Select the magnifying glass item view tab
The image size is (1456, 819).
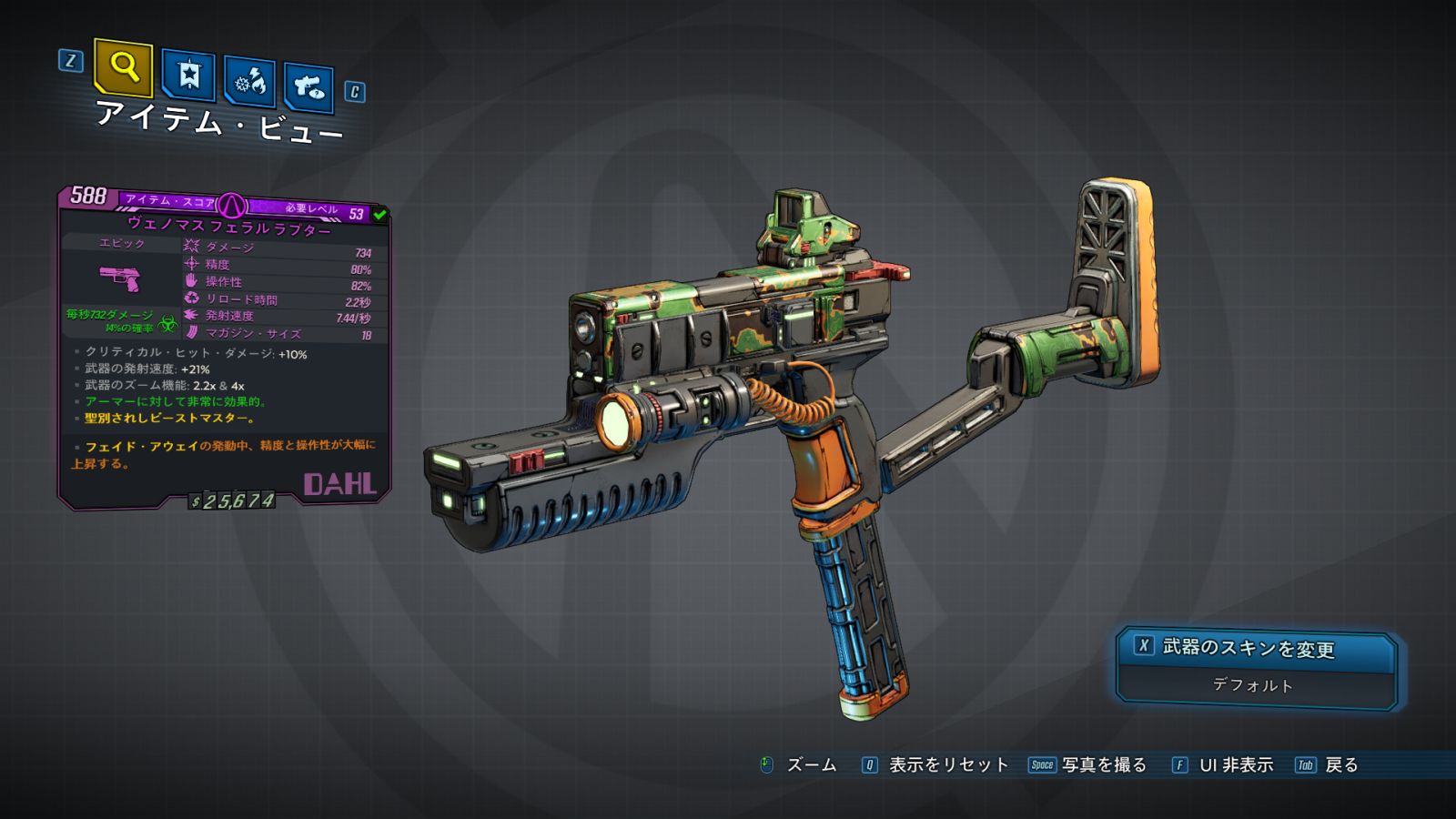coord(123,67)
